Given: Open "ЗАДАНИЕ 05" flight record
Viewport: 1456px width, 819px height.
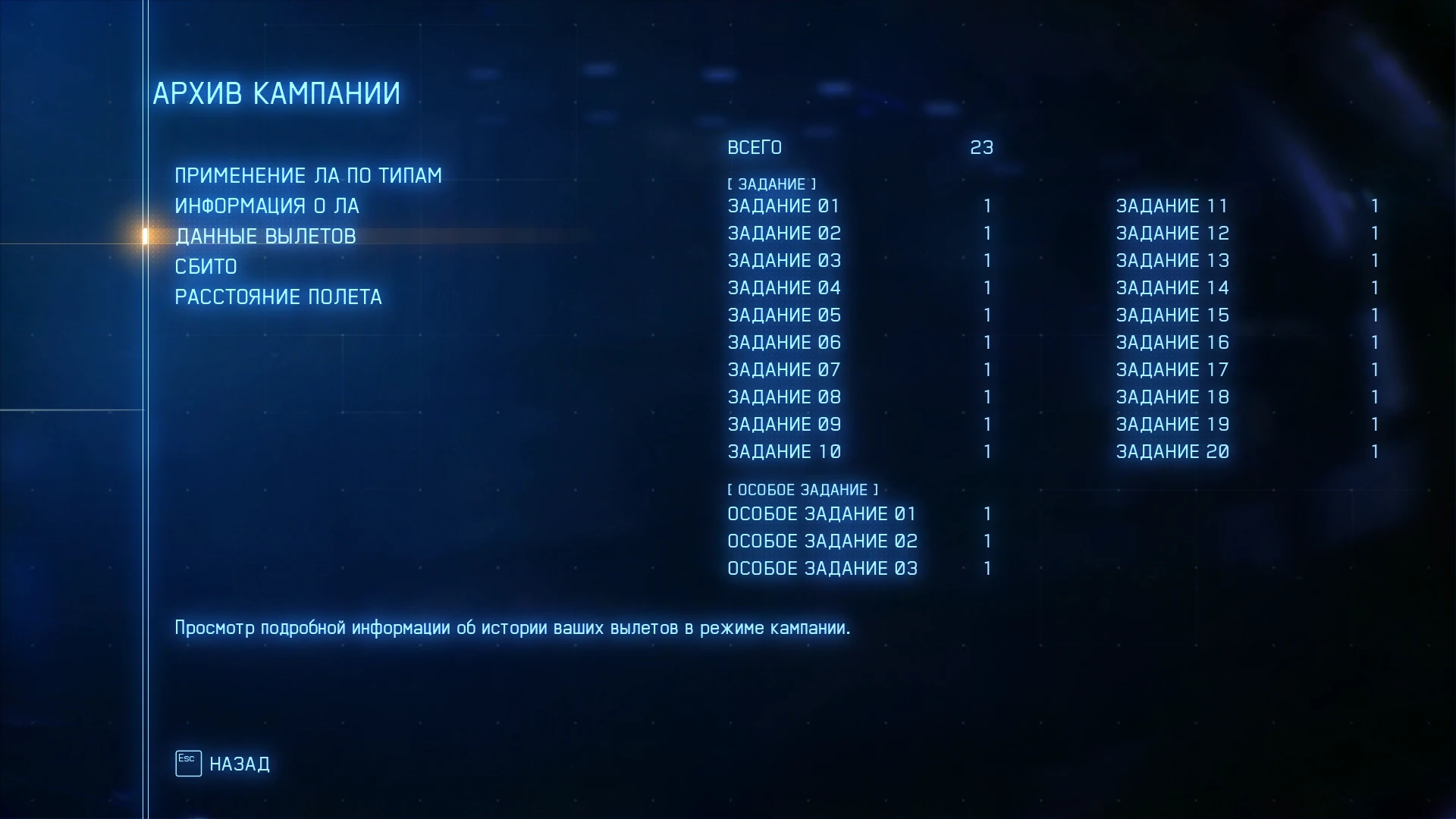Looking at the screenshot, I should coord(784,315).
